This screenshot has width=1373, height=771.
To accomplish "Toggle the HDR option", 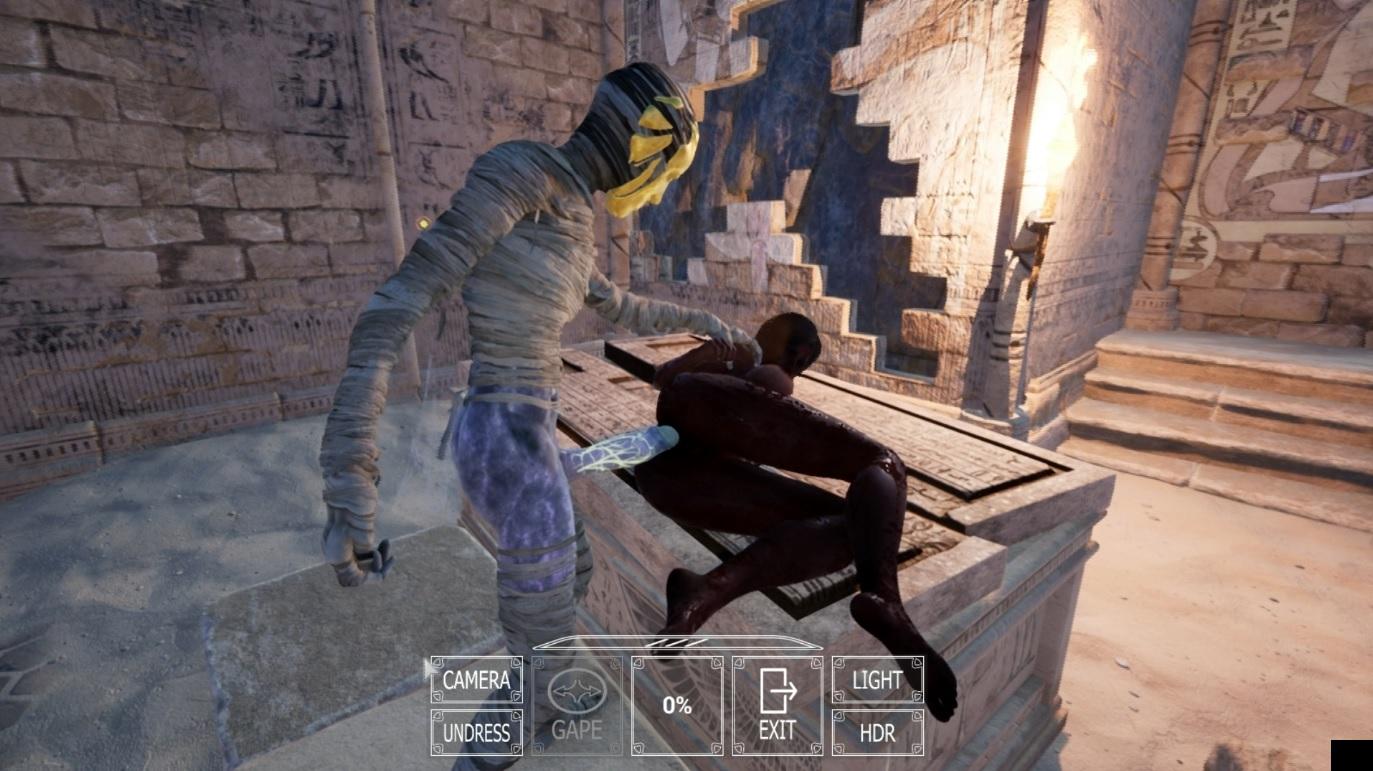I will (877, 733).
